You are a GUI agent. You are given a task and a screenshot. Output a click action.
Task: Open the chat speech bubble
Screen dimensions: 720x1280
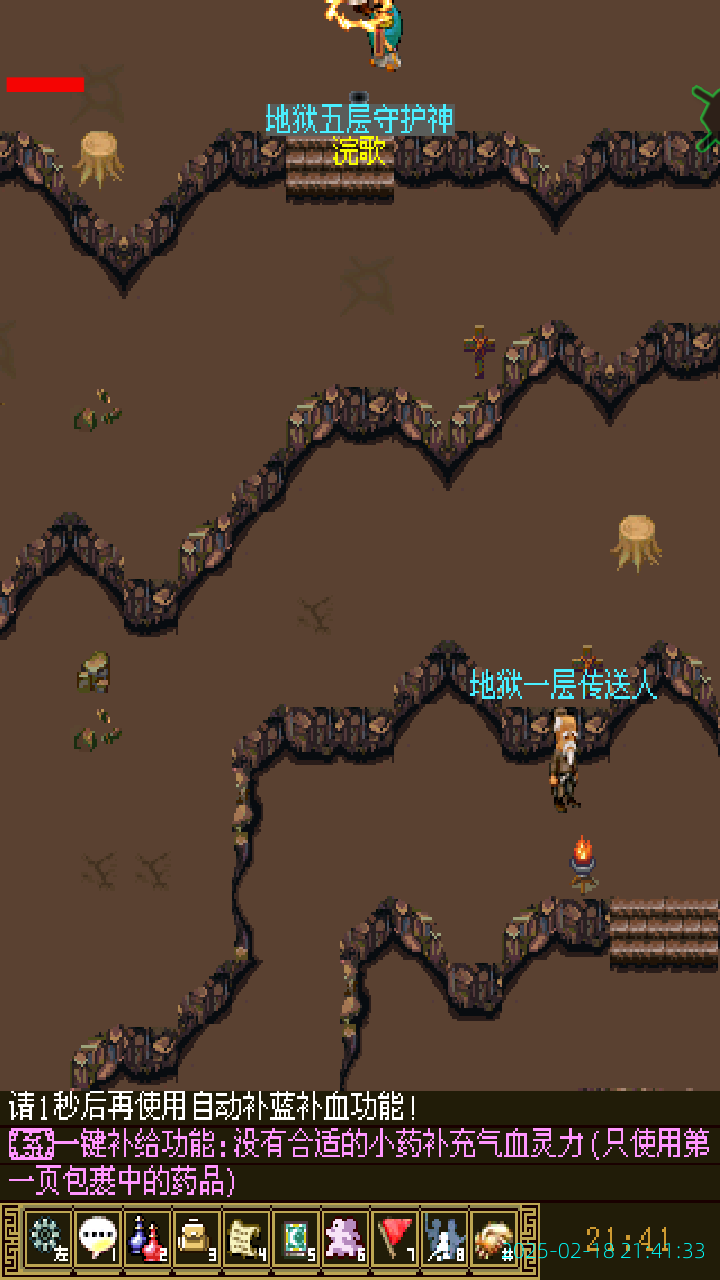pyautogui.click(x=97, y=1238)
